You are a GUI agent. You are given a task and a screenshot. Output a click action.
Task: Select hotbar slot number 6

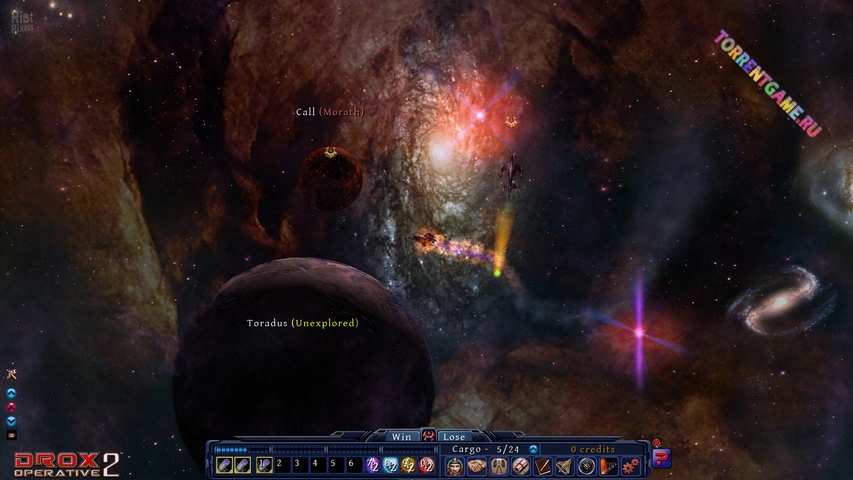(x=350, y=465)
